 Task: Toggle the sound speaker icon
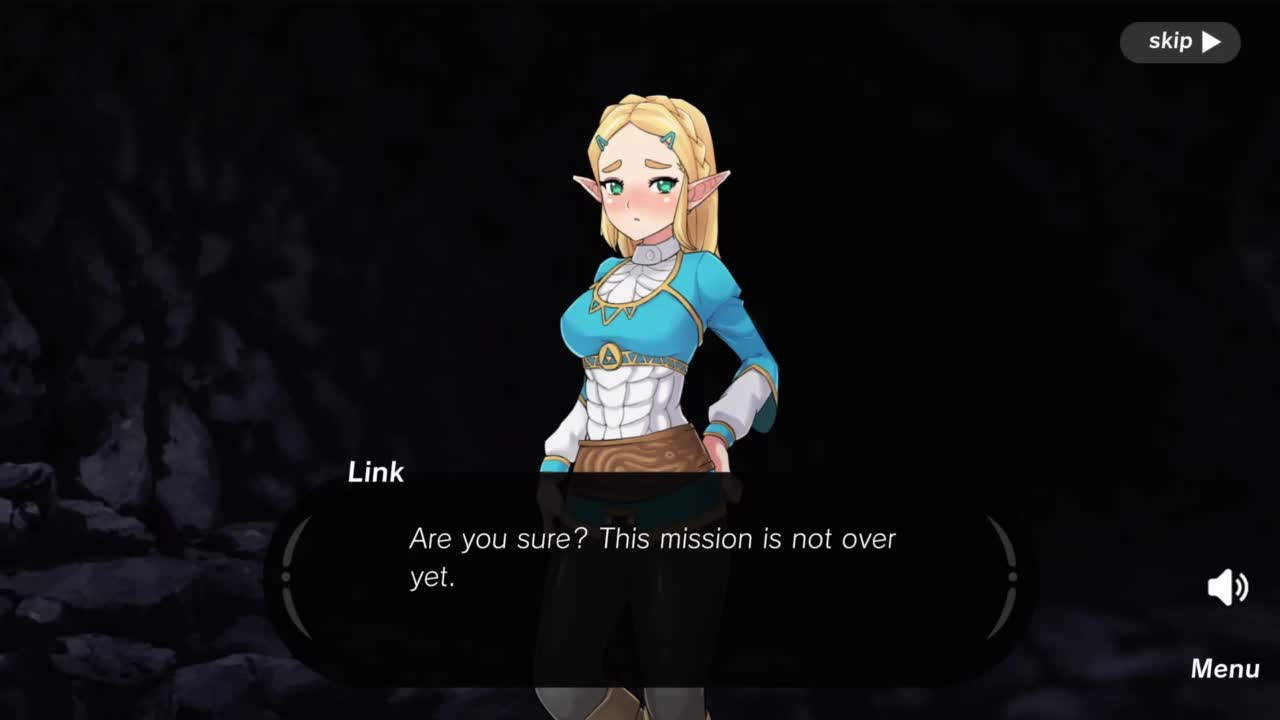[x=1227, y=587]
